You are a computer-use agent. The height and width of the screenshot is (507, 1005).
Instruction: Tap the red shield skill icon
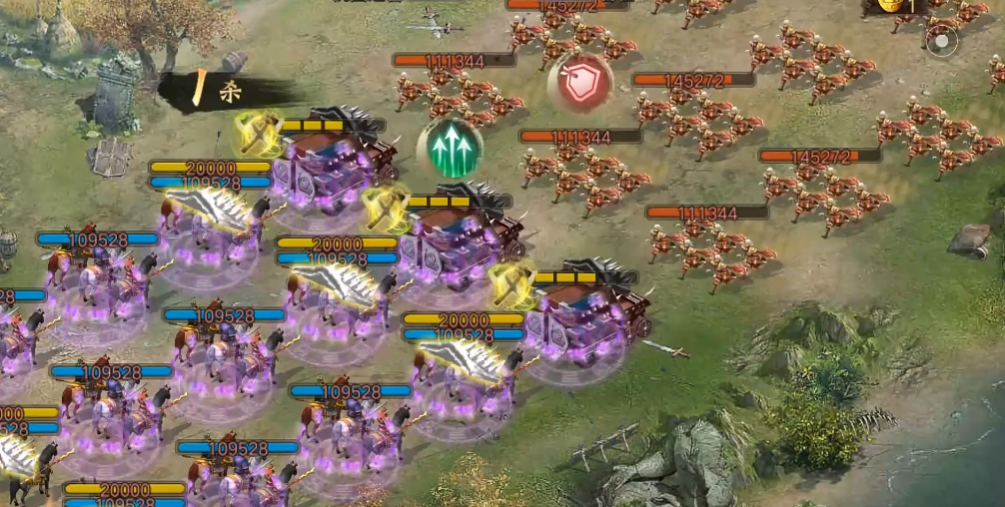pyautogui.click(x=579, y=84)
